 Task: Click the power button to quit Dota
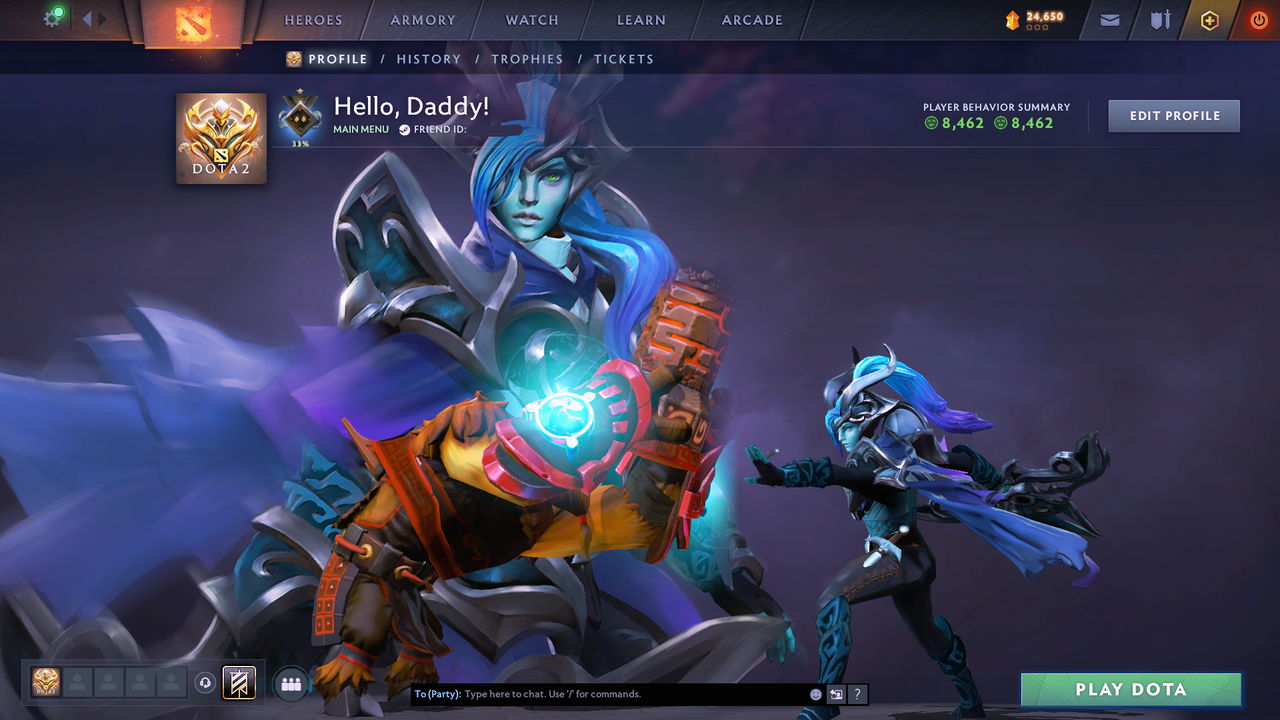pyautogui.click(x=1257, y=19)
